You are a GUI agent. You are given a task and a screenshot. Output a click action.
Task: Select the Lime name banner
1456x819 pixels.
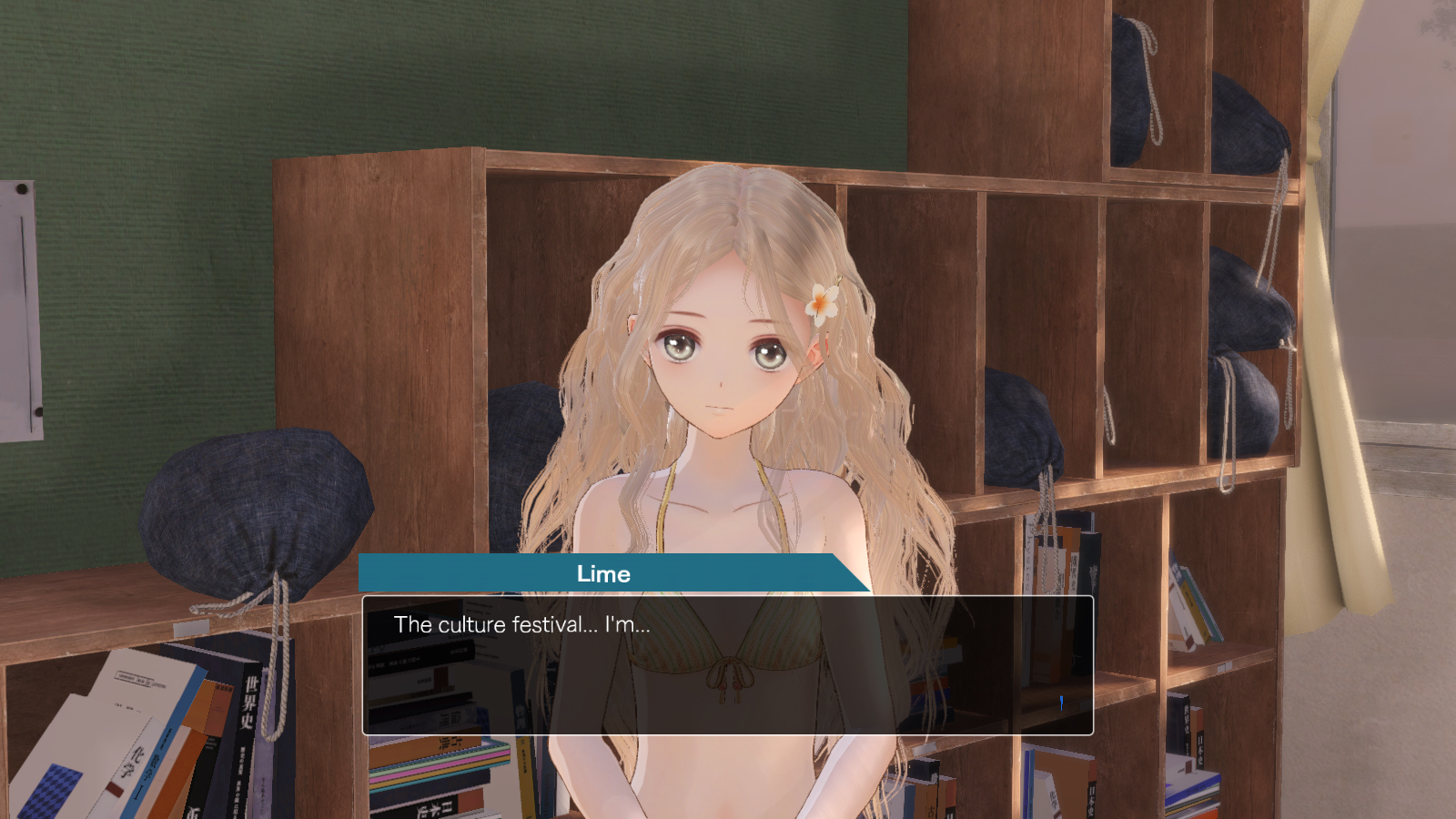pos(605,574)
